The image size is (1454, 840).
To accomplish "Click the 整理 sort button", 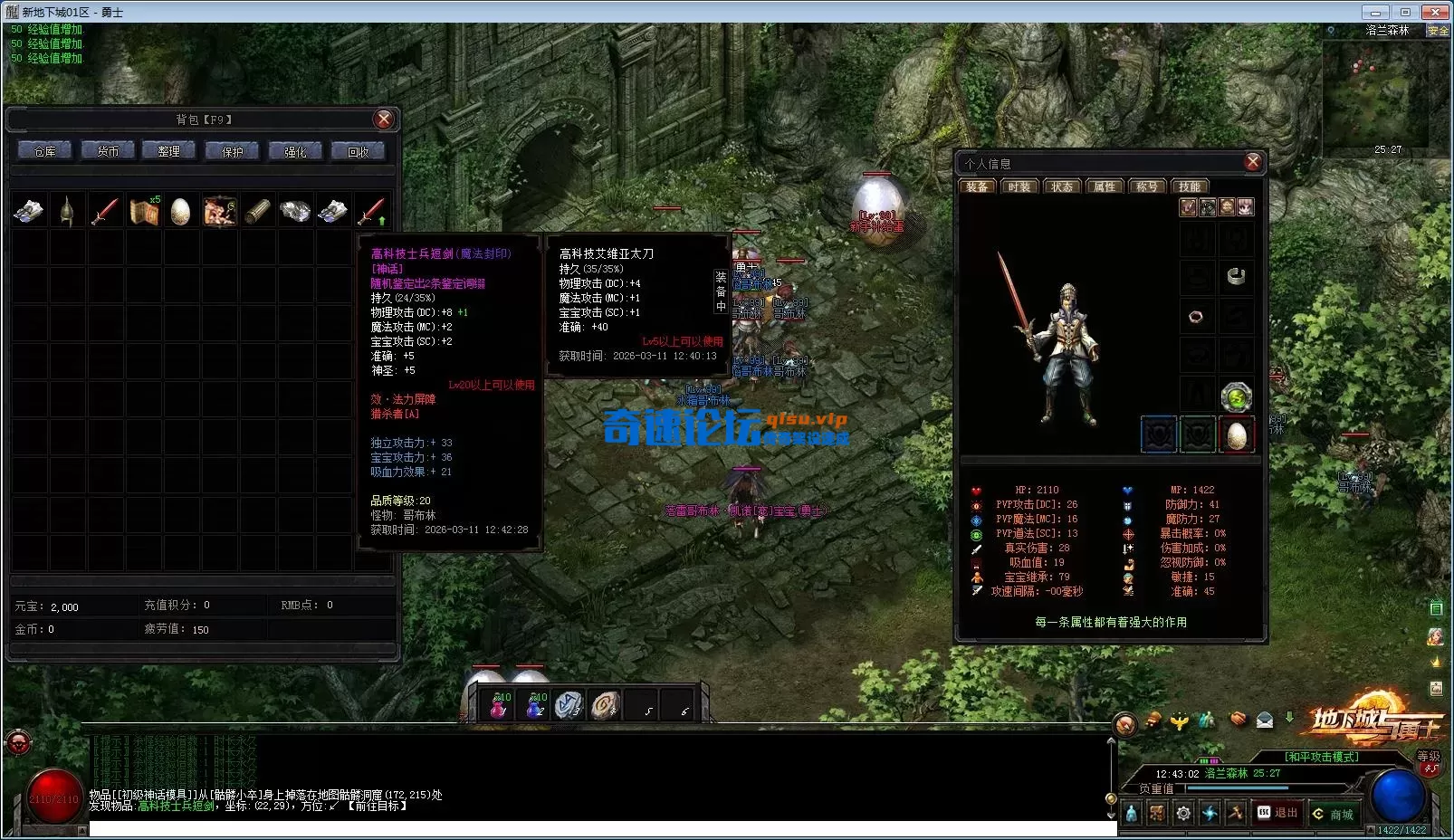I will click(169, 151).
